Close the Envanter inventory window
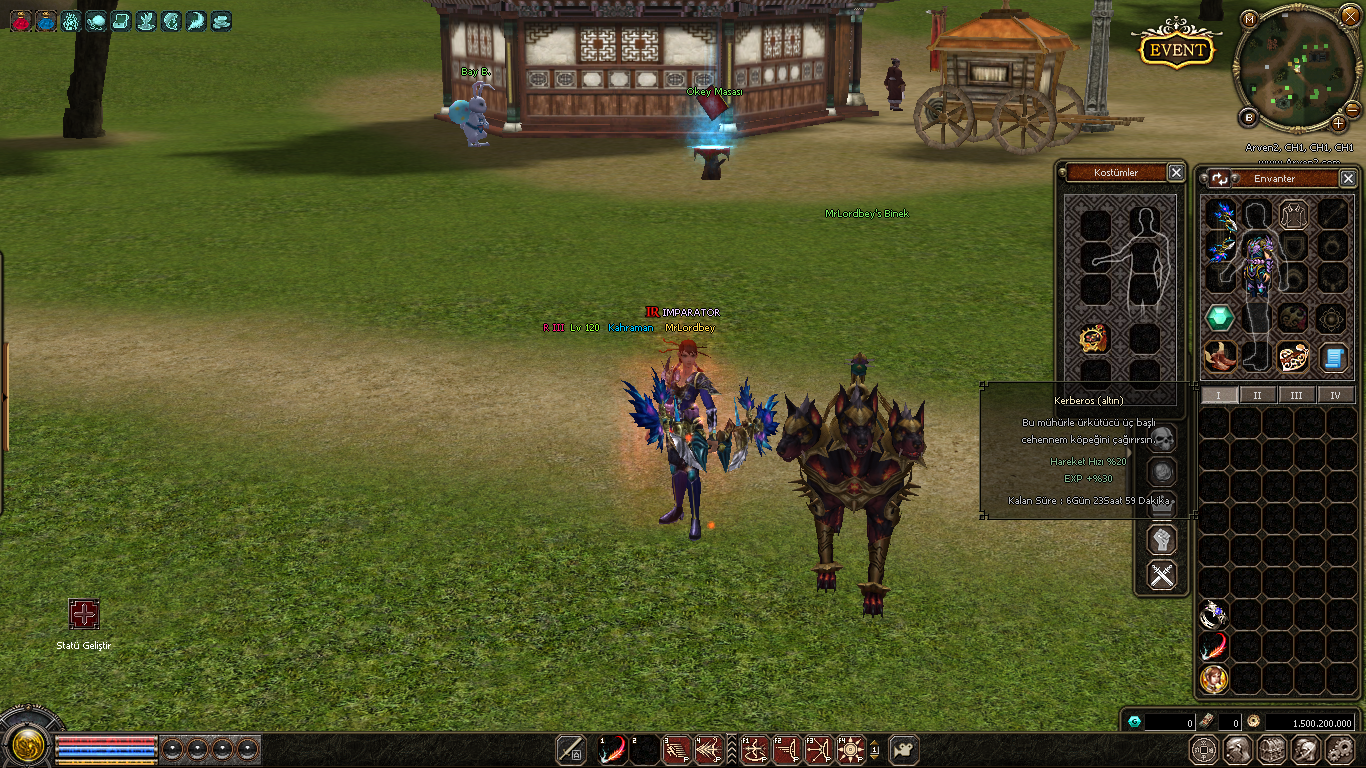The width and height of the screenshot is (1366, 768). click(1348, 178)
